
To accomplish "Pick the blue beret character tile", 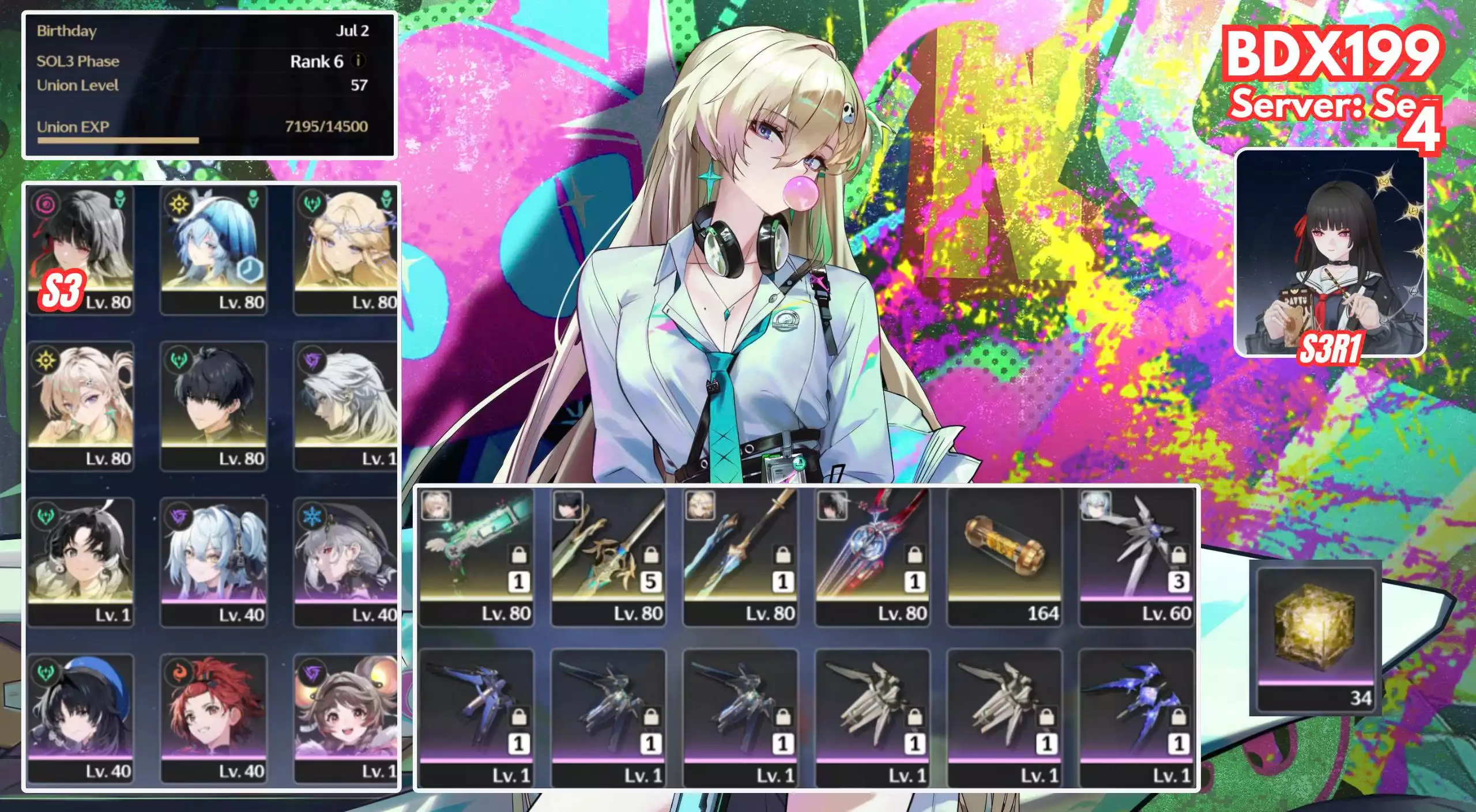I will [80, 718].
